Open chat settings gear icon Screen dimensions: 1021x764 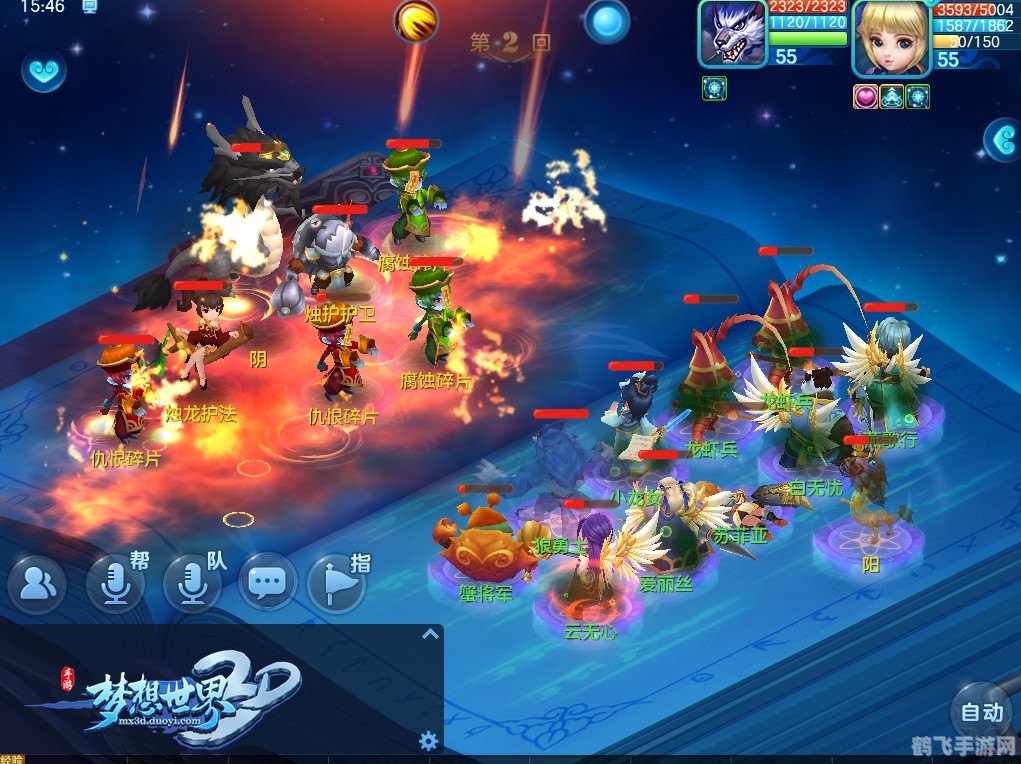click(429, 740)
